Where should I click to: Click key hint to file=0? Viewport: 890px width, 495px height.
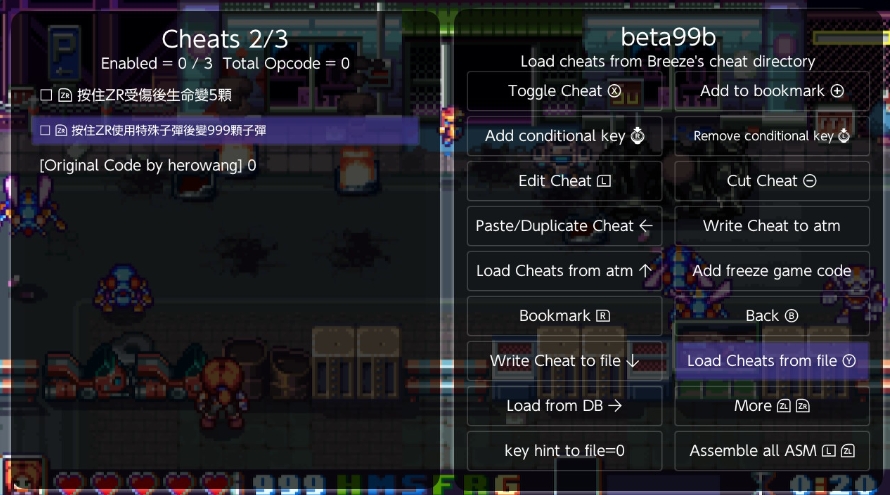click(x=564, y=451)
